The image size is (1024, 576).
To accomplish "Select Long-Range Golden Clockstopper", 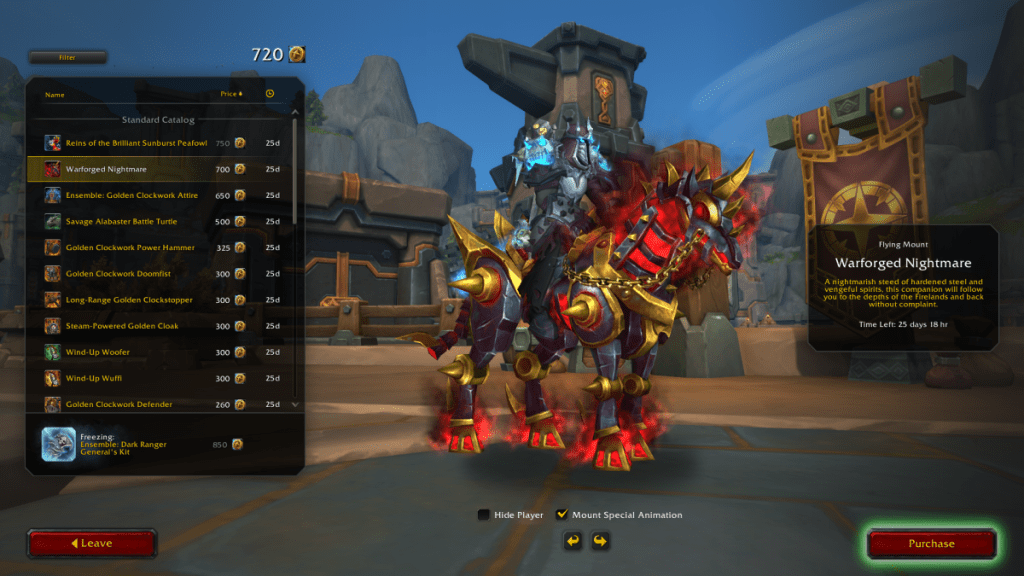I will click(x=129, y=299).
